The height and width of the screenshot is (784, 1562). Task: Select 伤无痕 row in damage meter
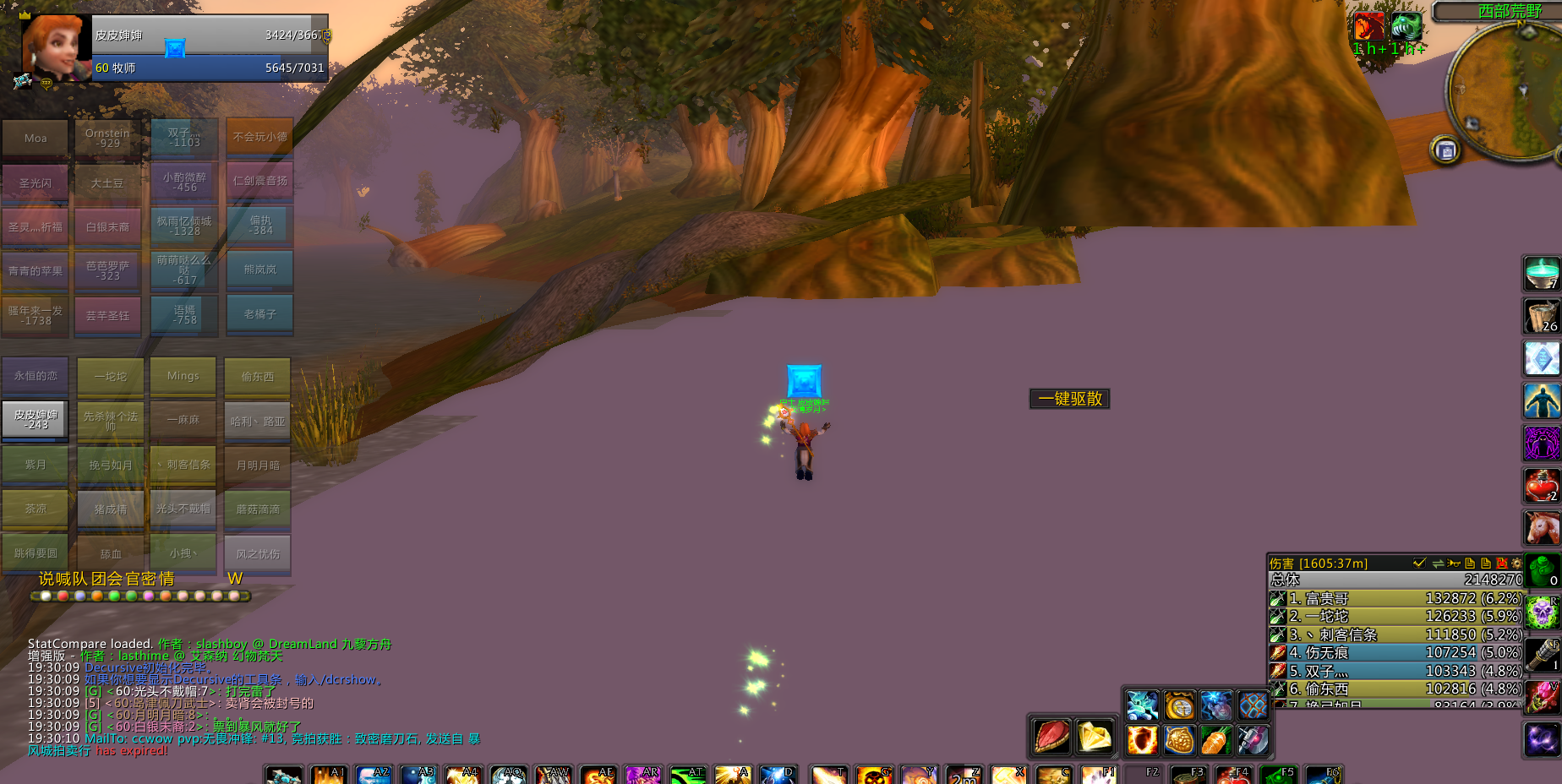pyautogui.click(x=1395, y=652)
